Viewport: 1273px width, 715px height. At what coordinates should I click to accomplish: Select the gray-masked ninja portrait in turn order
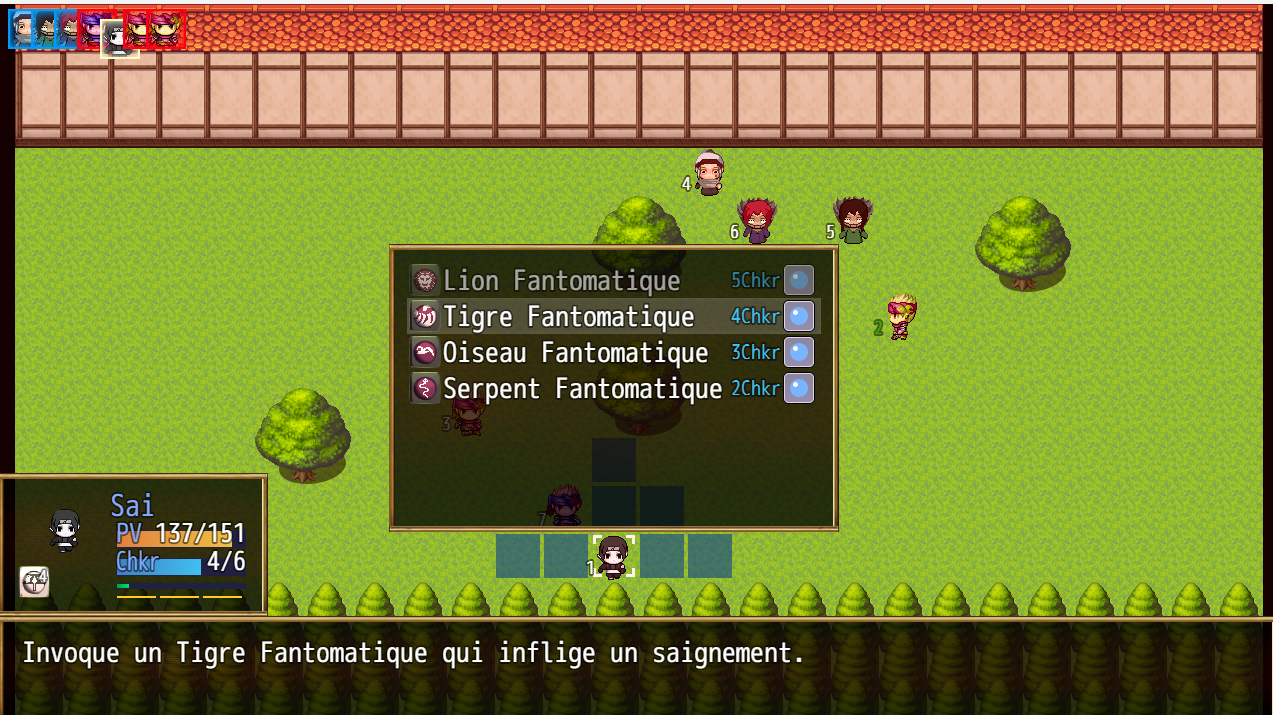coord(22,29)
